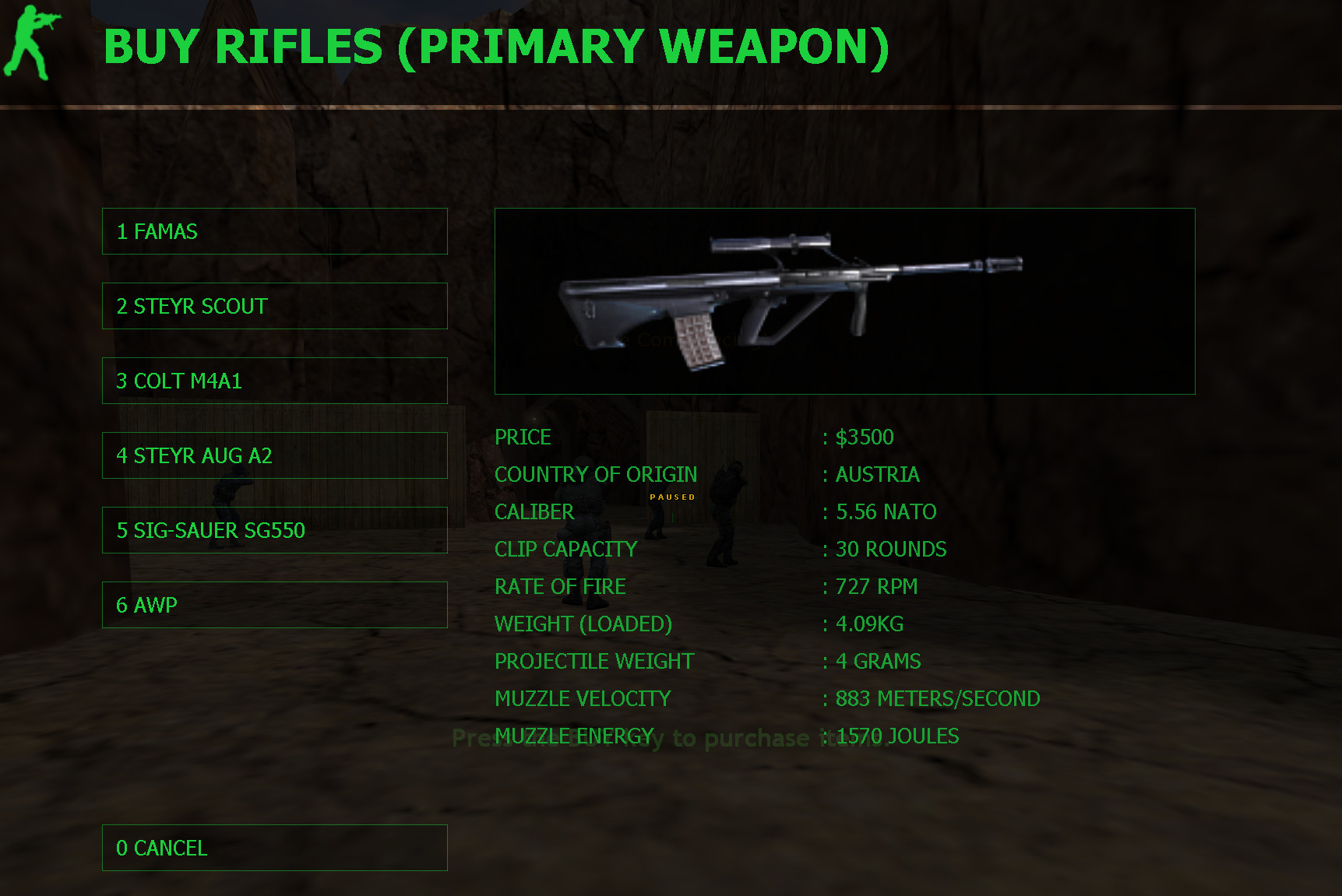Screen dimensions: 1342x896
Task: Select the SIG-Sauer SG550
Action: [274, 530]
